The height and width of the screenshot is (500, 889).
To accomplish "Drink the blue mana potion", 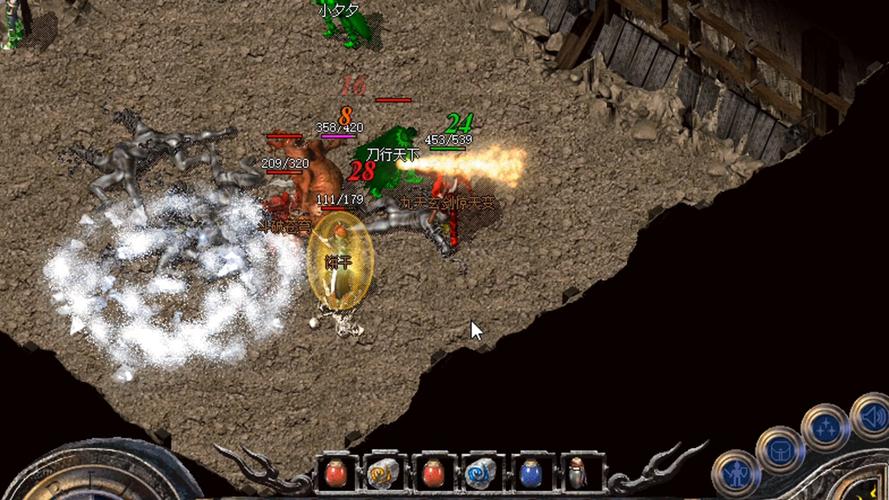I will click(530, 473).
